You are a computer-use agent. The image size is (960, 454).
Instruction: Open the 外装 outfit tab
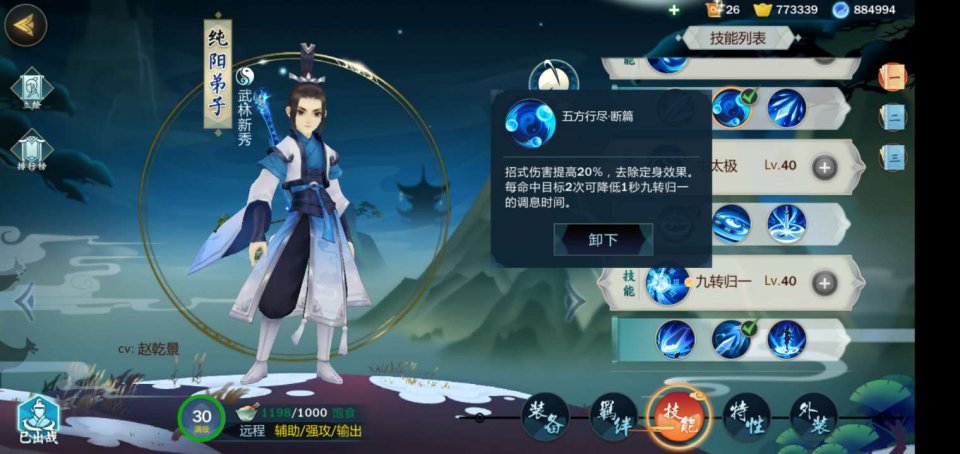click(x=812, y=416)
